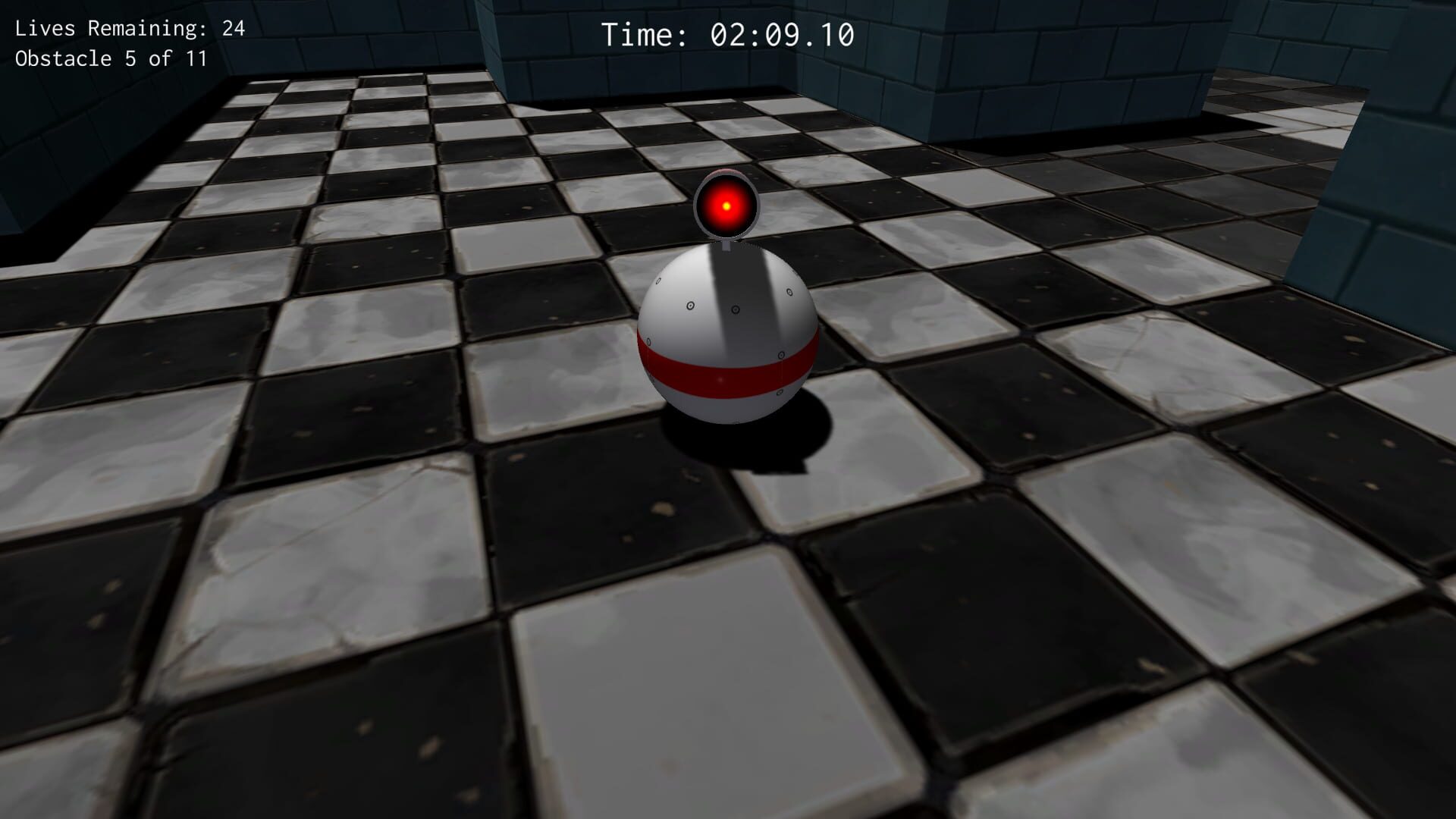Click the Time display at top center
This screenshot has height=819, width=1456.
pos(730,34)
